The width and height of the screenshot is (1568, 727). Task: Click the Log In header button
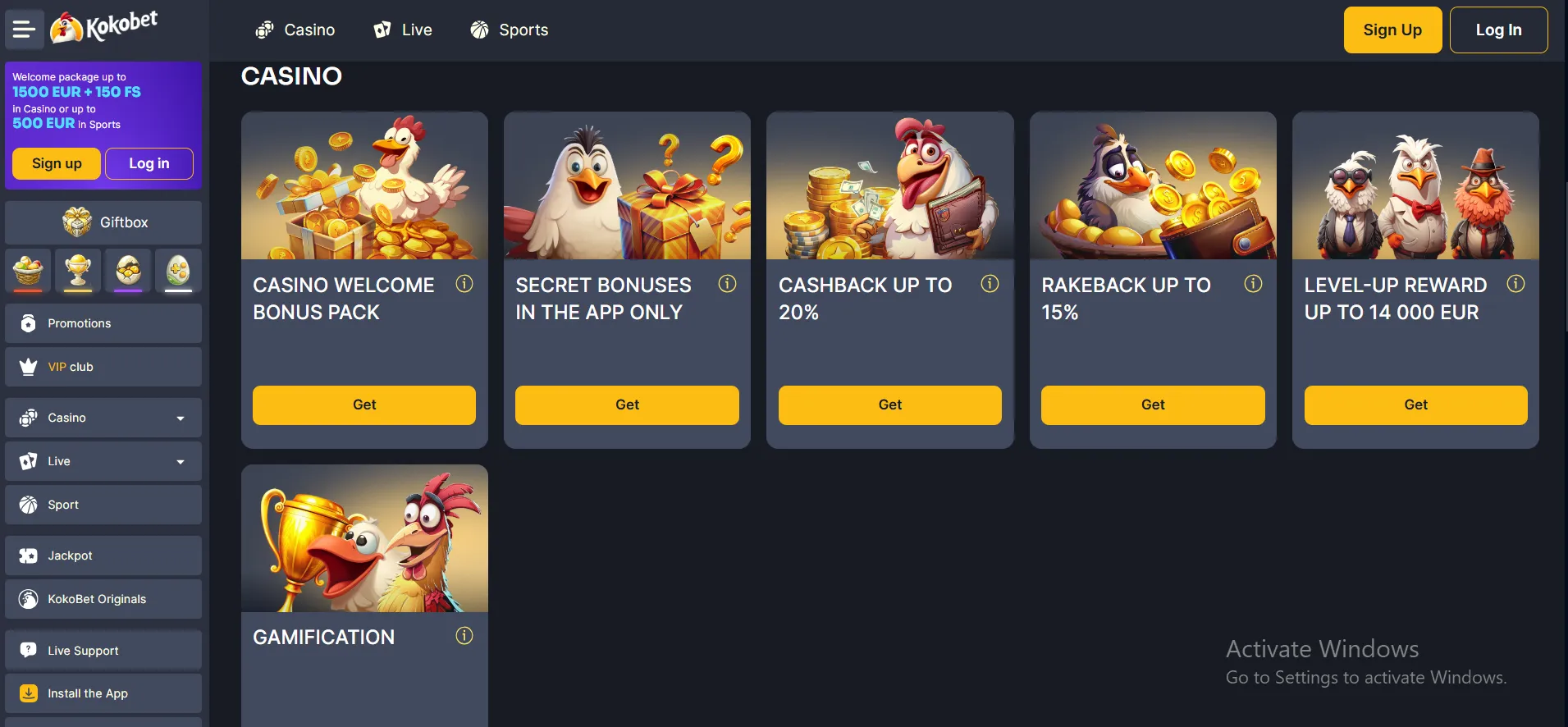1497,30
